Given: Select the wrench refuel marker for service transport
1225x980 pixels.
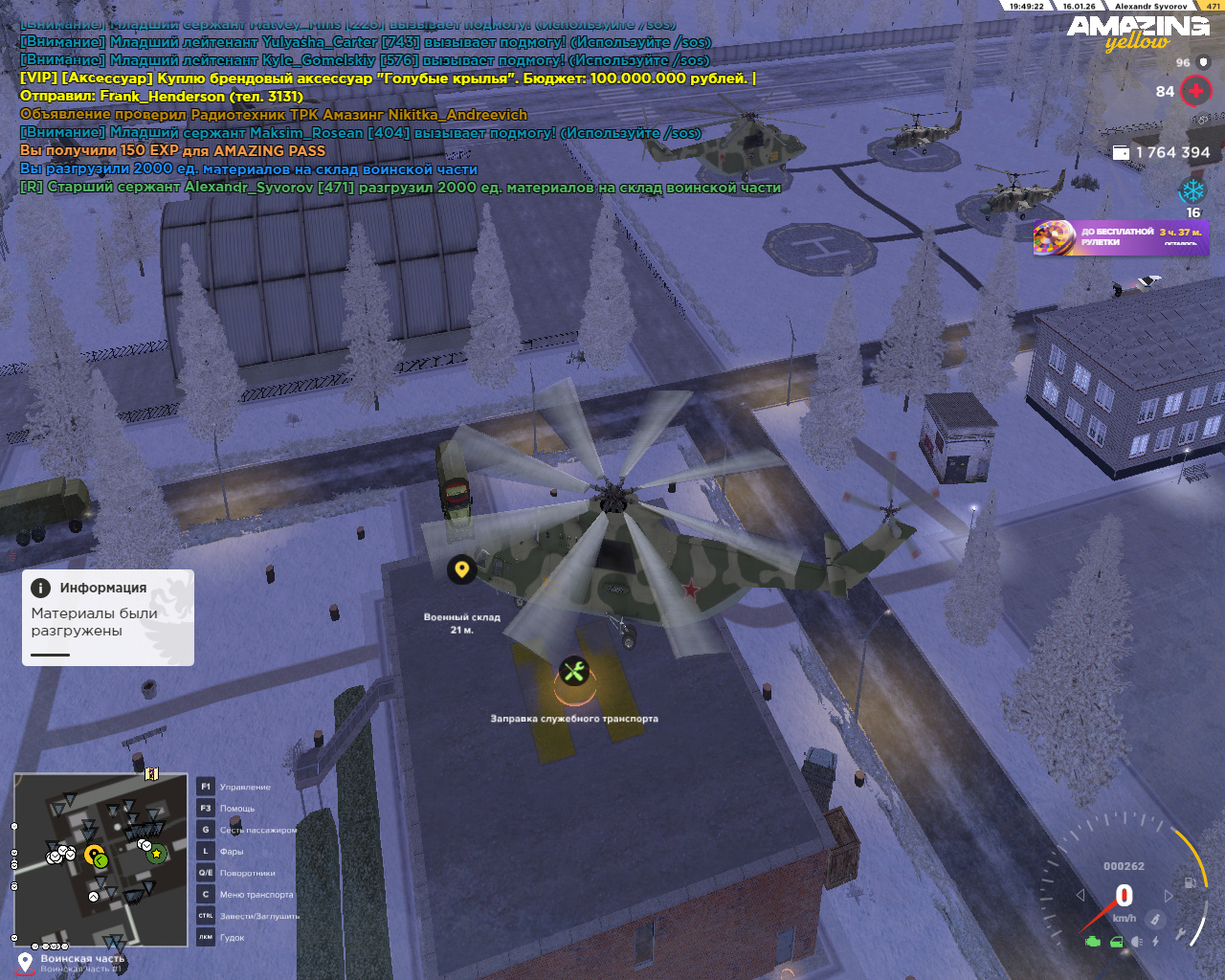Looking at the screenshot, I should pos(574,671).
